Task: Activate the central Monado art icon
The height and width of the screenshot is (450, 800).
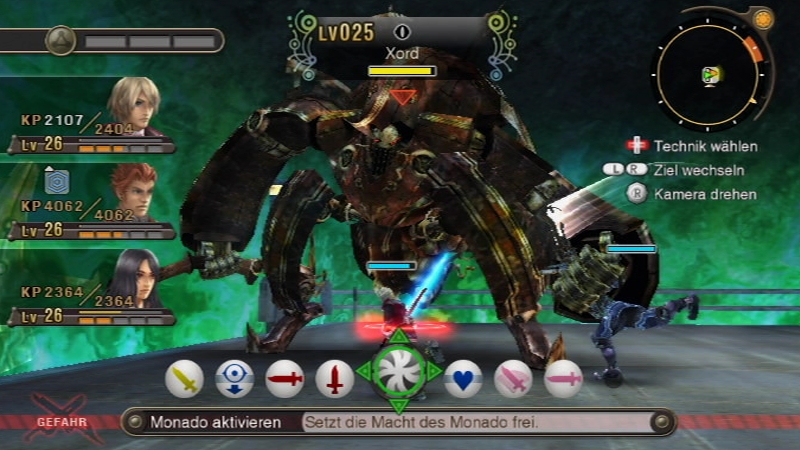Action: pyautogui.click(x=399, y=370)
